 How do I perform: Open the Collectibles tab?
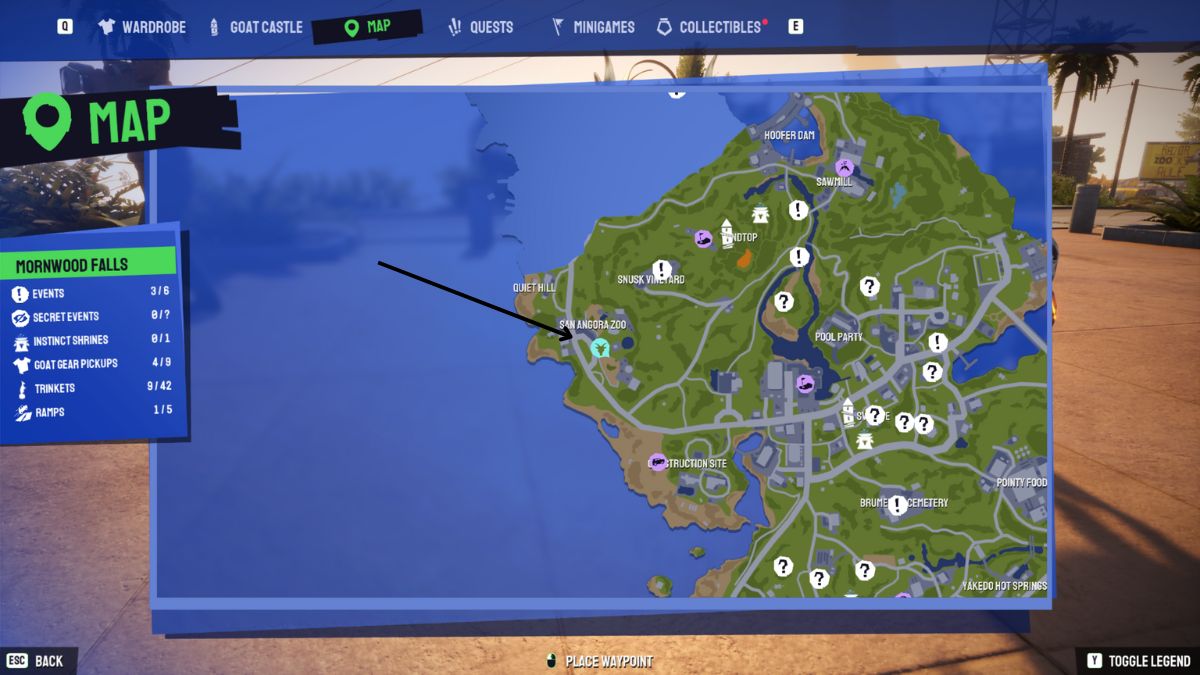[711, 27]
